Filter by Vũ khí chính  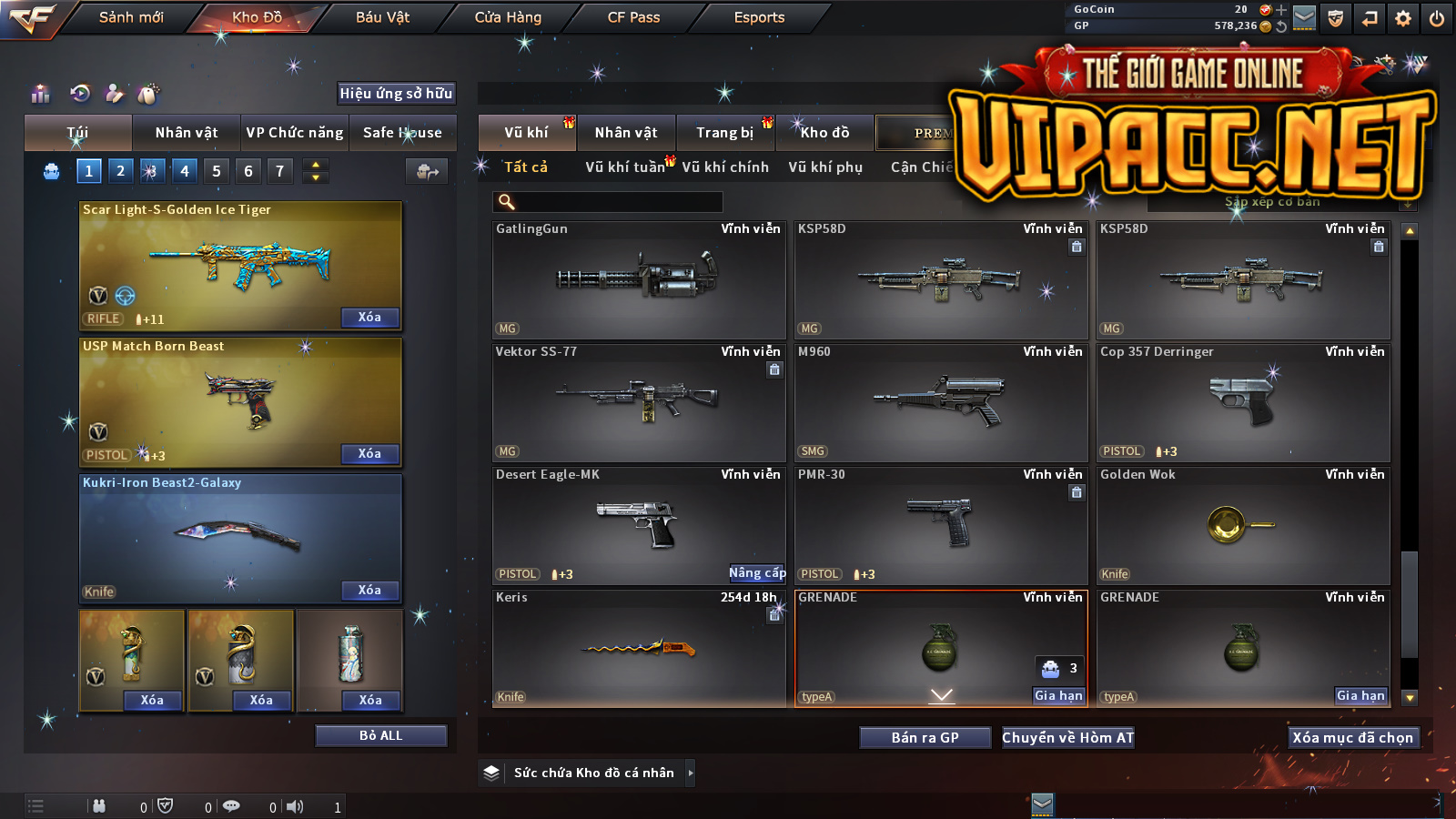coord(725,167)
